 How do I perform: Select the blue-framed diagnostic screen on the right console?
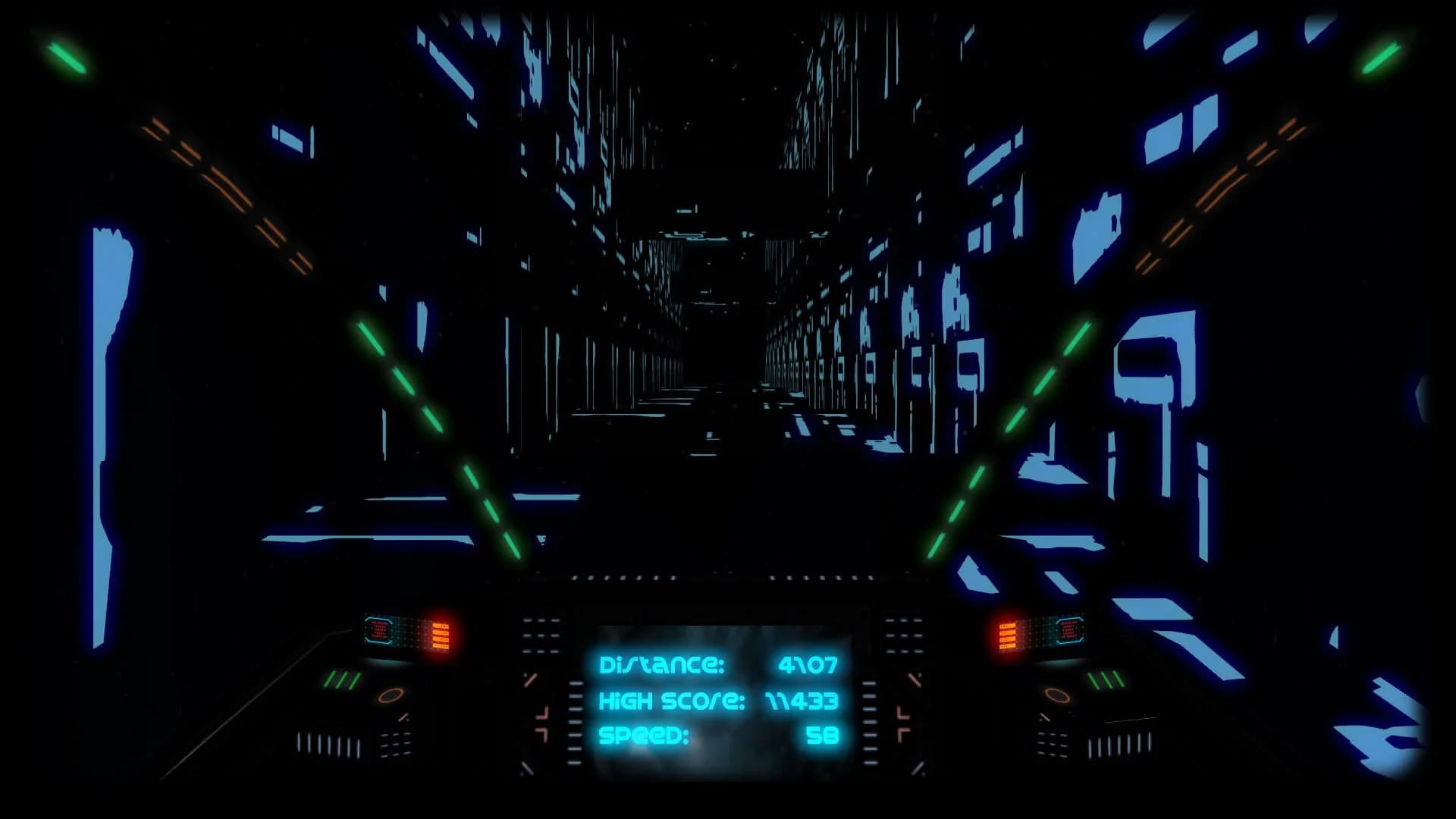[x=1069, y=630]
